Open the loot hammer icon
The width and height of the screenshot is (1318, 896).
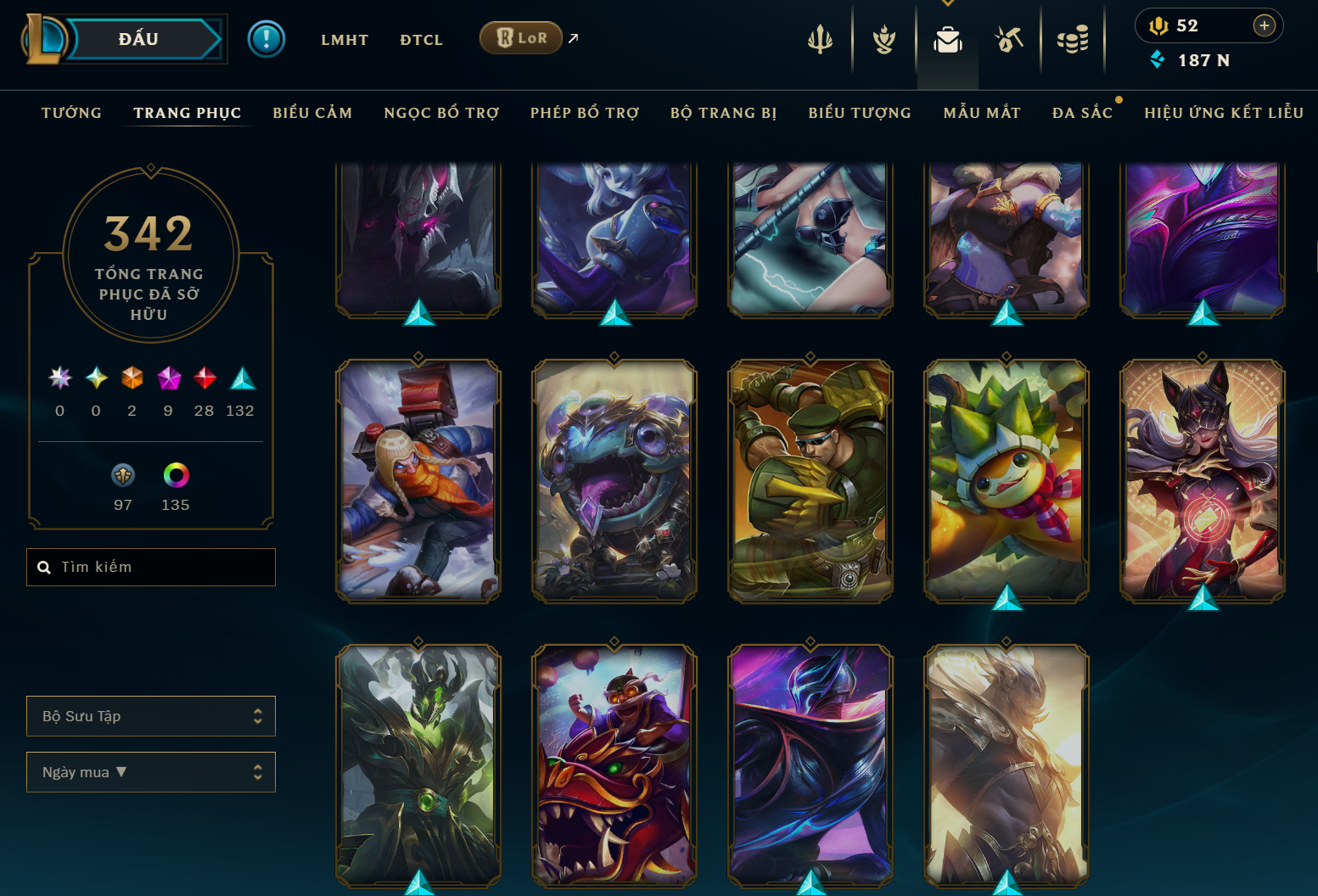coord(1009,39)
